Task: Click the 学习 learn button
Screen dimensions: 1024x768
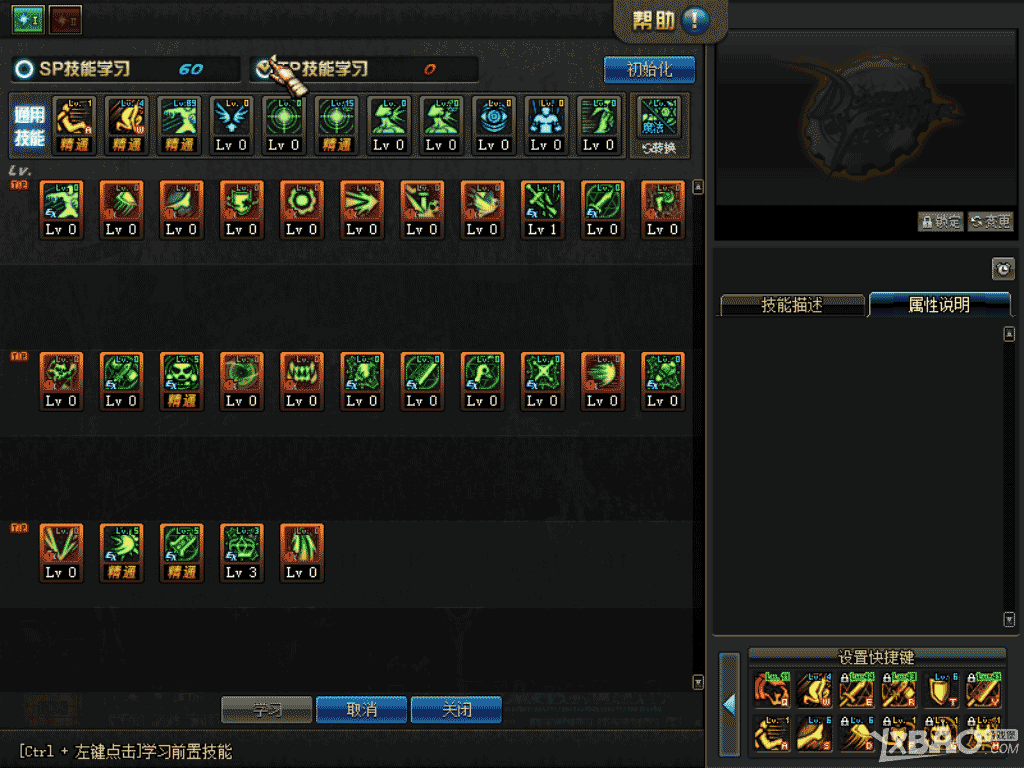Action: (266, 710)
